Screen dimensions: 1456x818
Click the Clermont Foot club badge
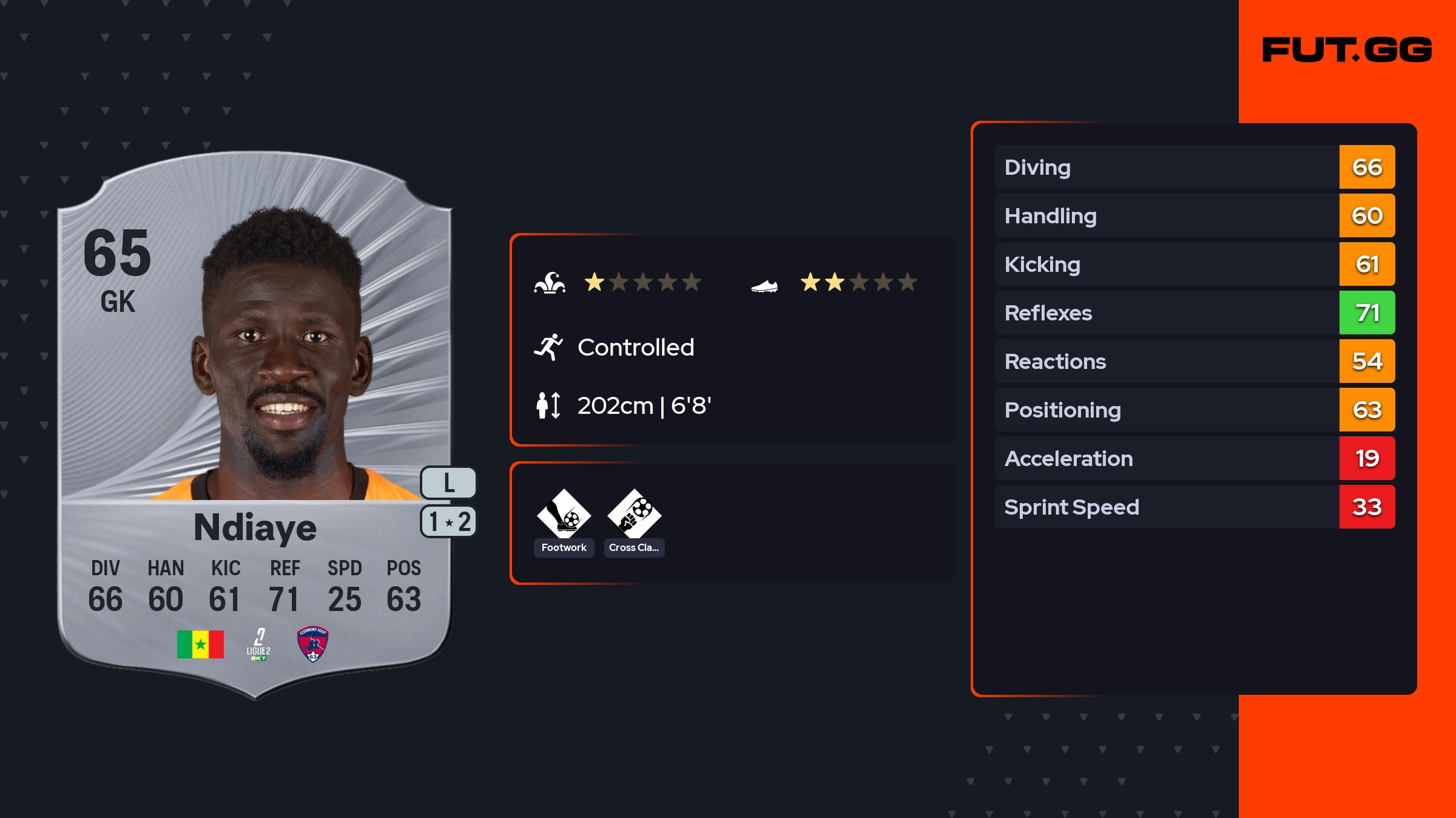[x=312, y=644]
